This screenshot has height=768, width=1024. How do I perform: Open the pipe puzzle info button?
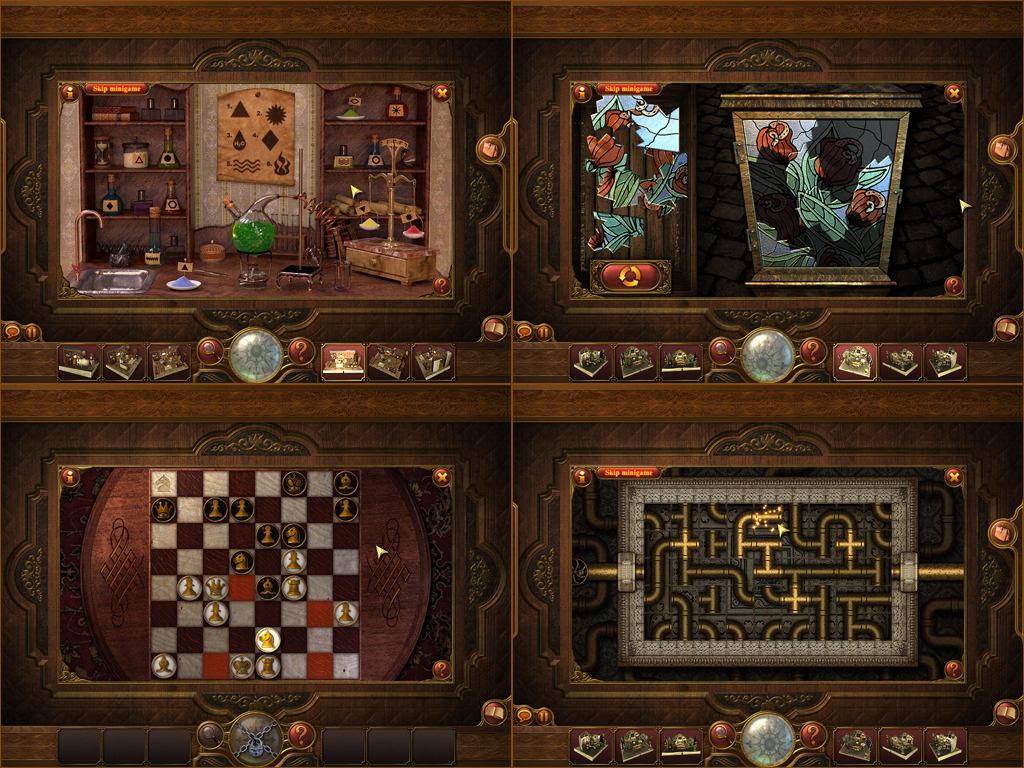[x=582, y=477]
